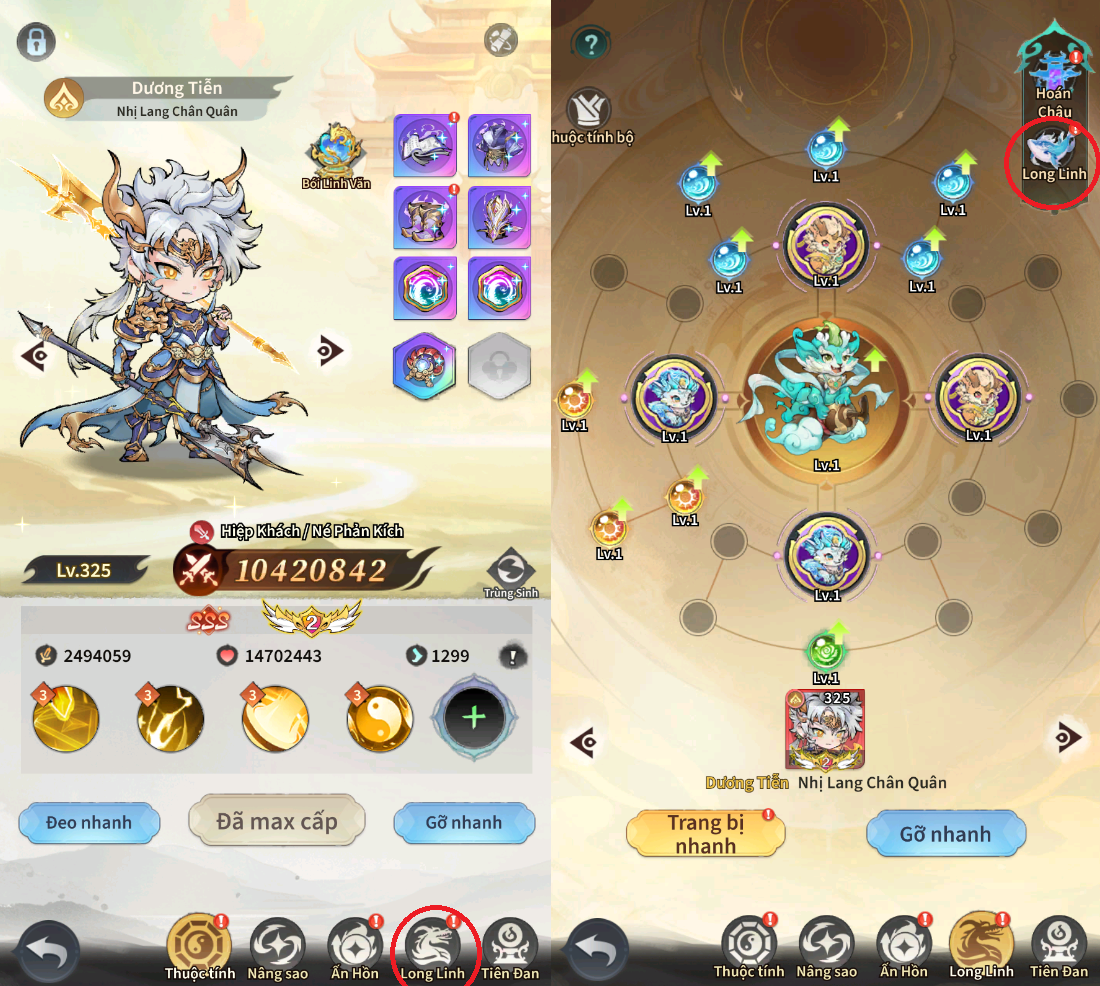Open the question mark help icon
This screenshot has width=1100, height=986.
[x=592, y=43]
